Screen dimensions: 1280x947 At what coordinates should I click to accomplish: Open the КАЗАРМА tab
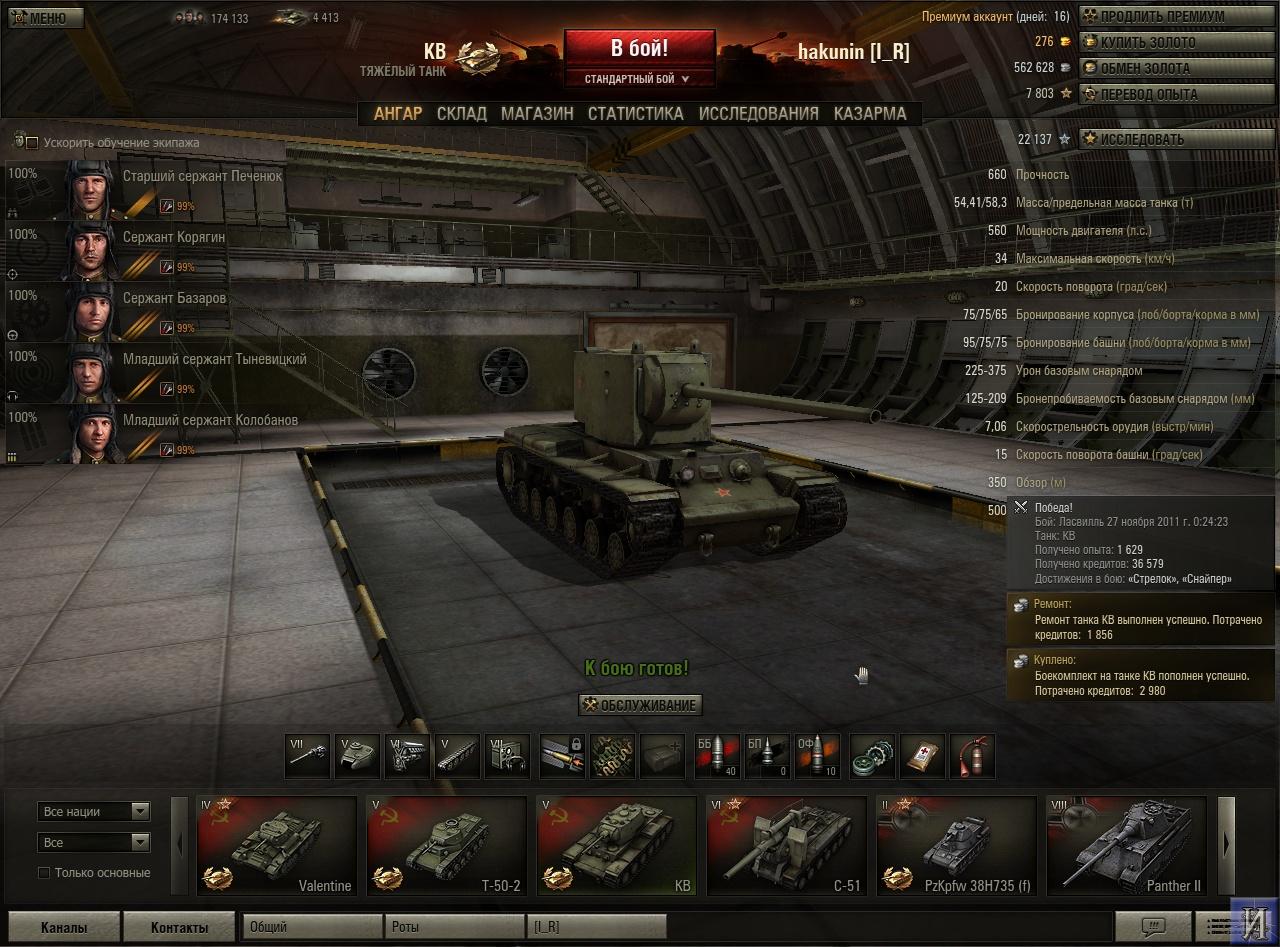click(870, 114)
